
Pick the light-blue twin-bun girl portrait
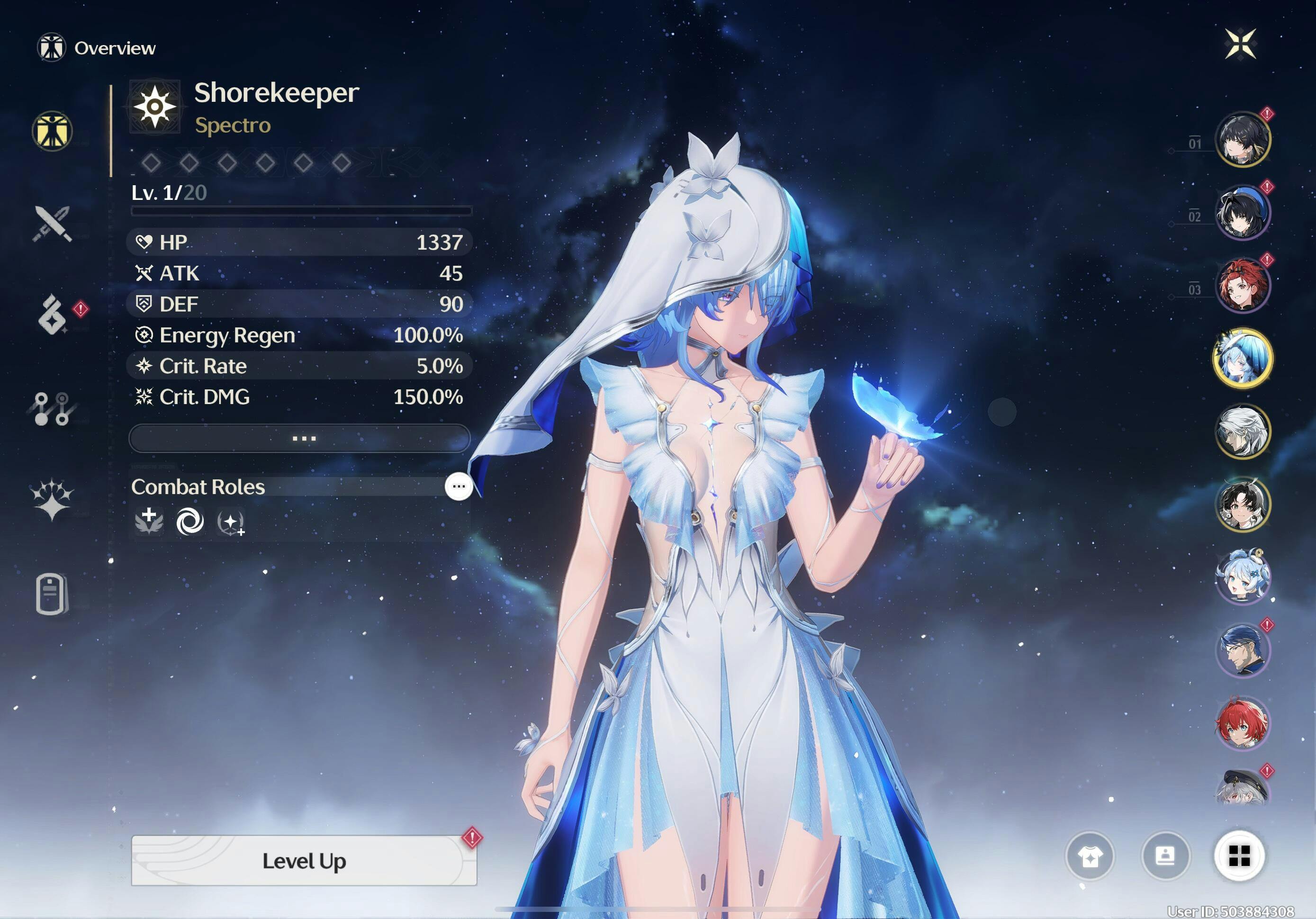1242,577
